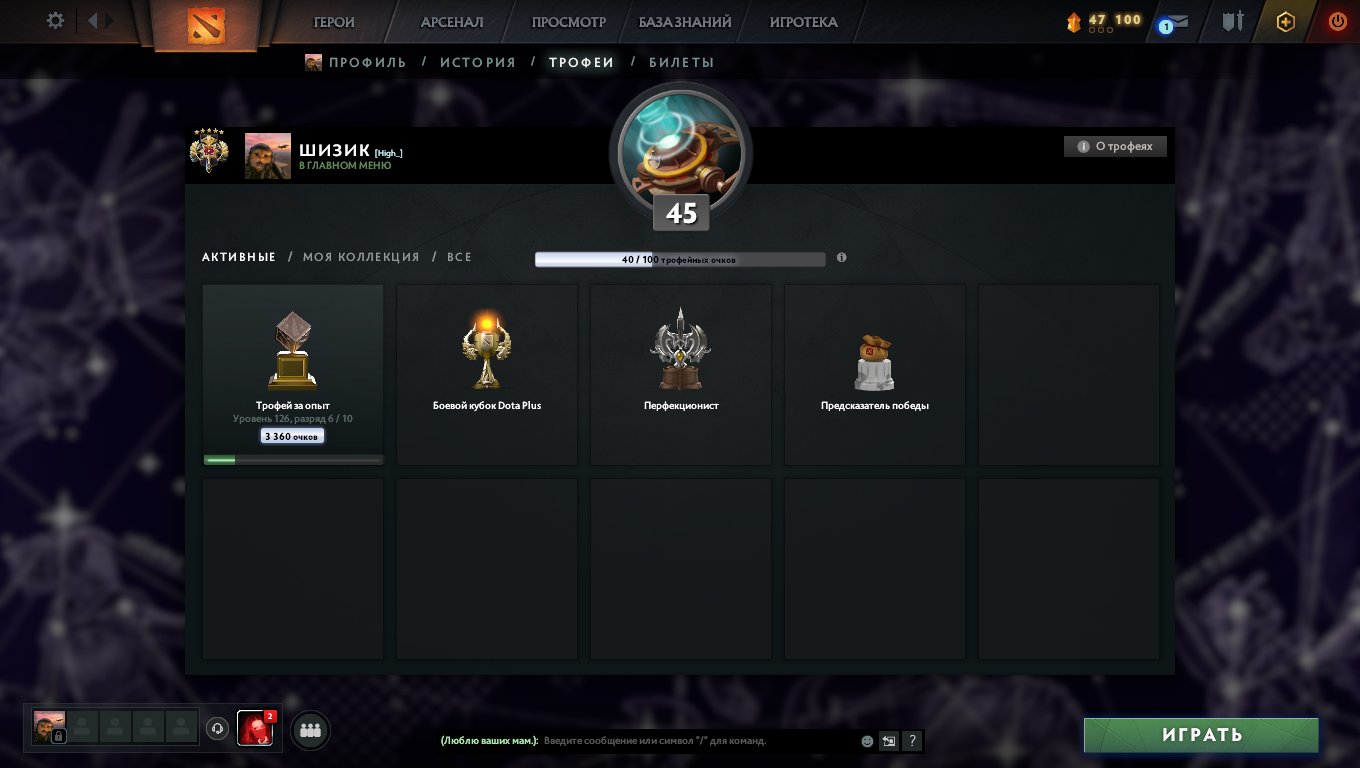Image resolution: width=1360 pixels, height=768 pixels.
Task: Toggle voice with the headset icon
Action: [215, 729]
